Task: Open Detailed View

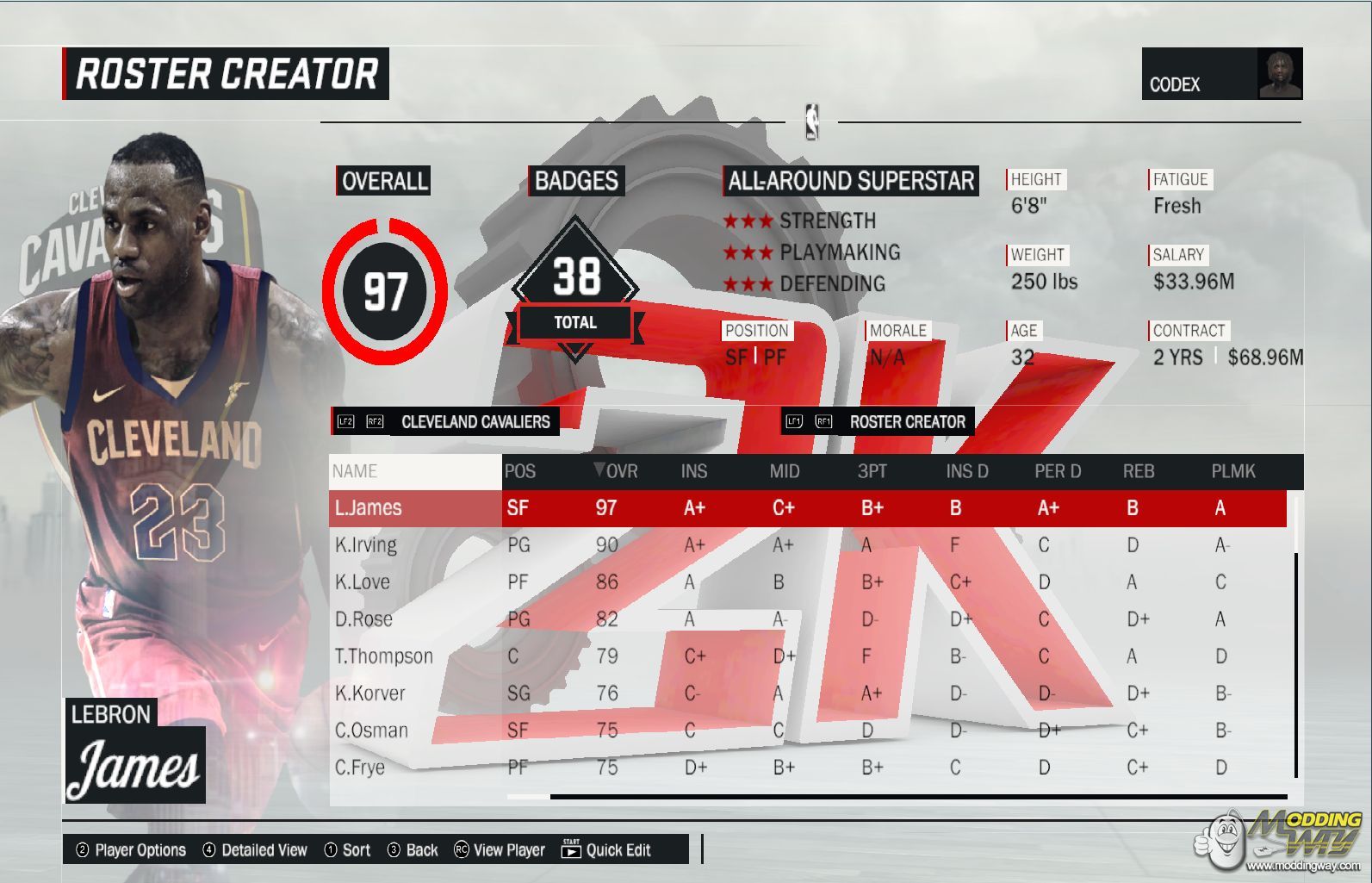Action: (255, 850)
